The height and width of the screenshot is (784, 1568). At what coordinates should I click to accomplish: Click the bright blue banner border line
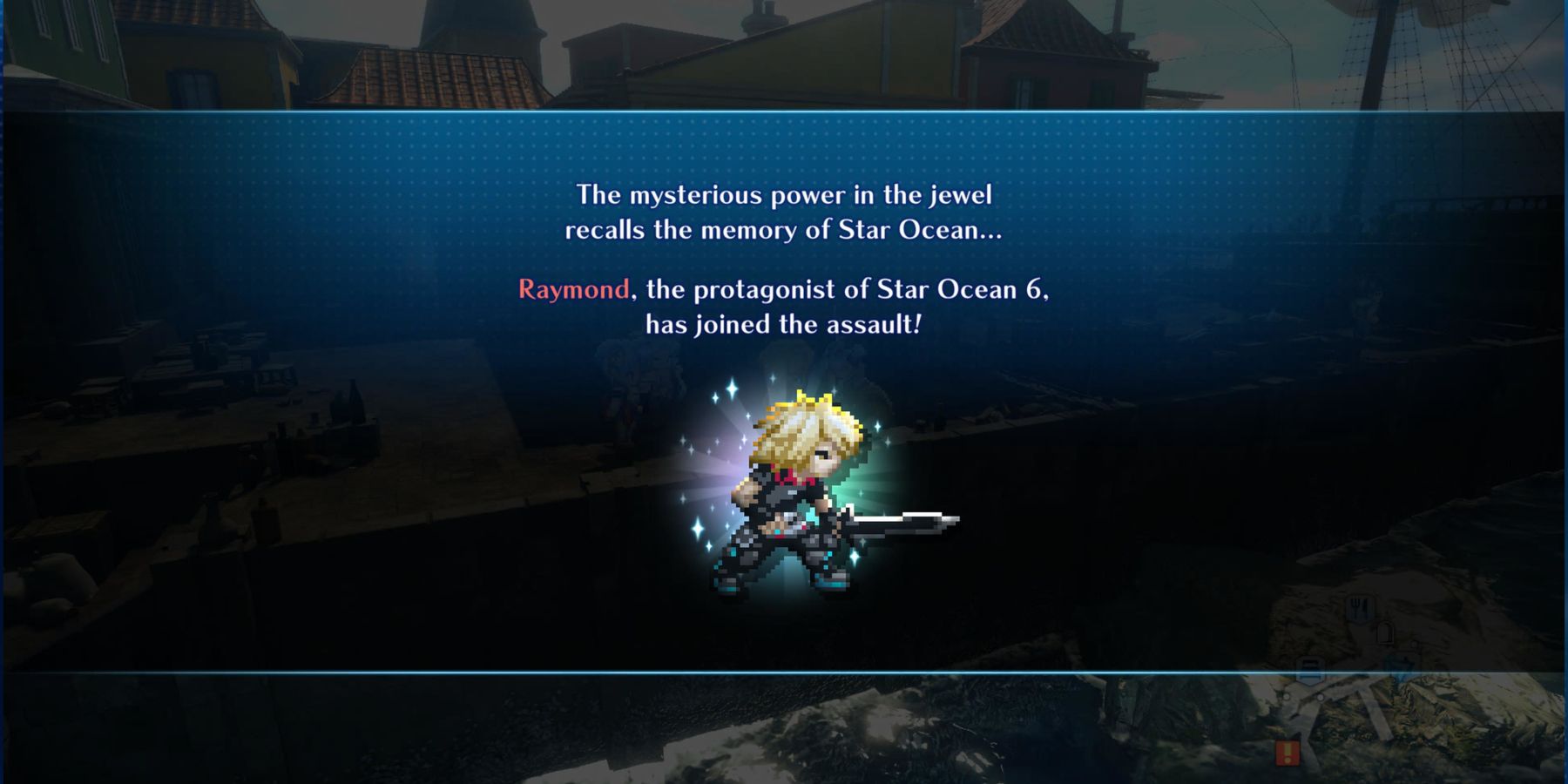click(x=610, y=112)
